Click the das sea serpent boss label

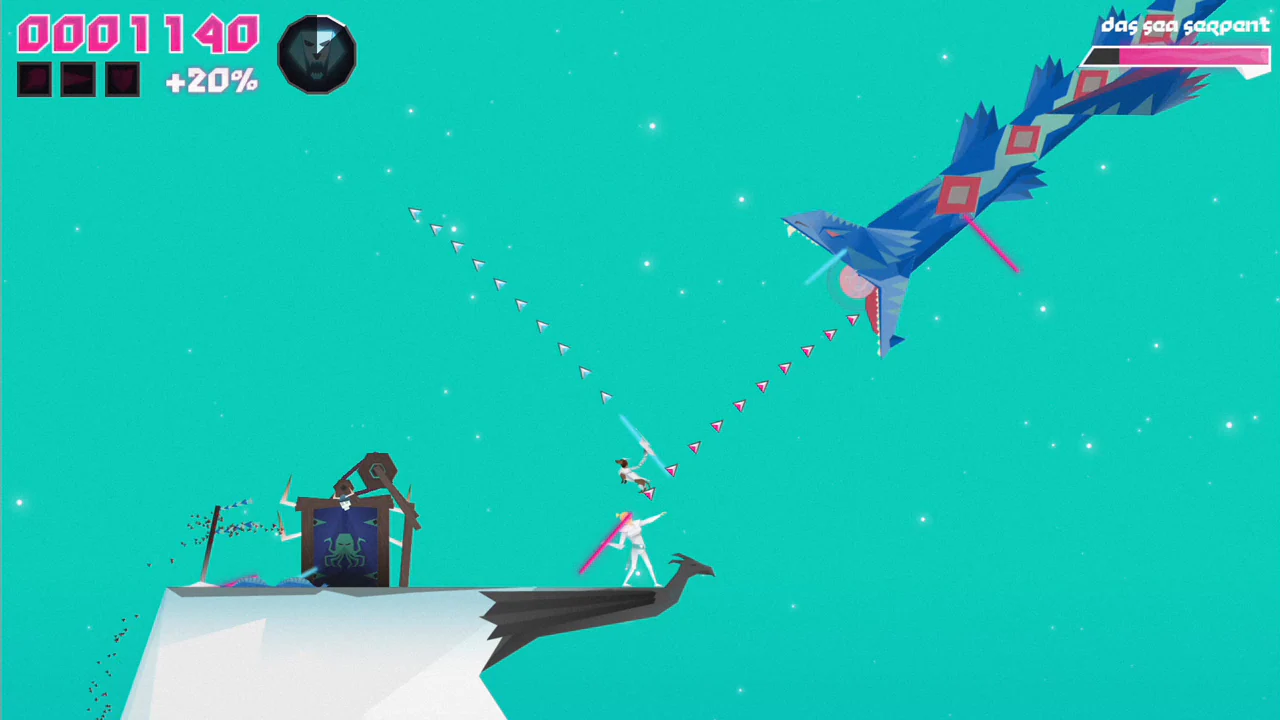1183,25
